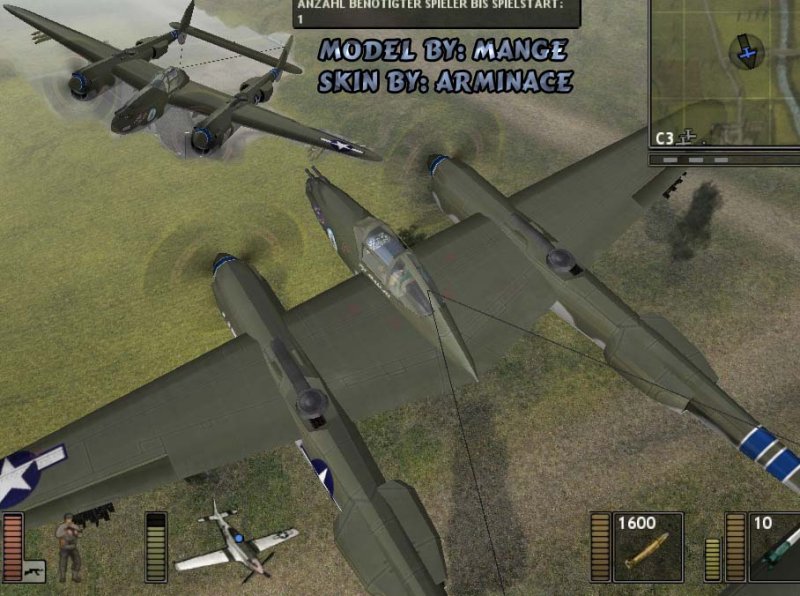Open the minimap in the corner
The image size is (800, 596).
point(724,75)
